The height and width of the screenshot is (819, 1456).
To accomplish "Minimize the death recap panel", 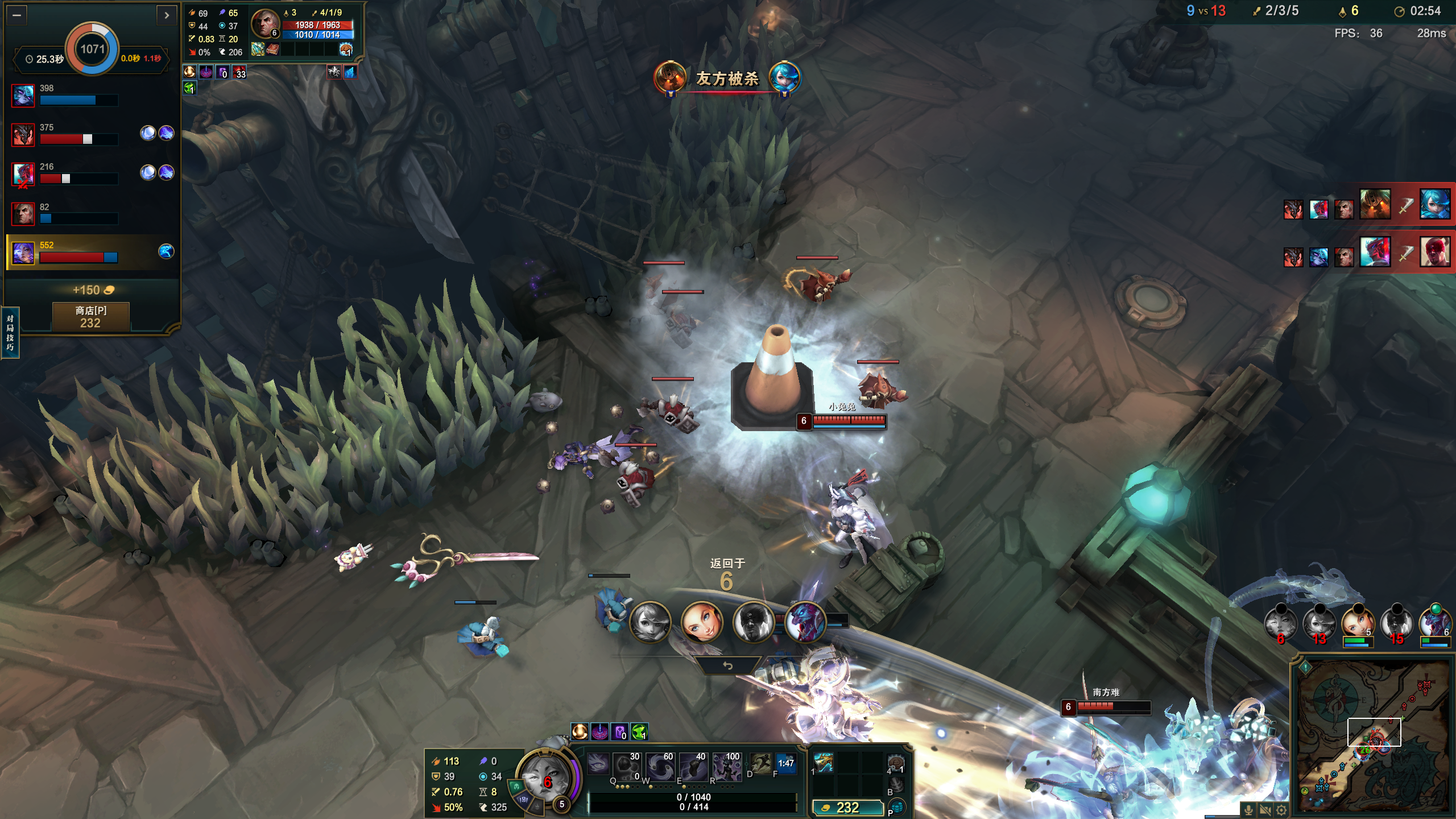I will point(16,15).
